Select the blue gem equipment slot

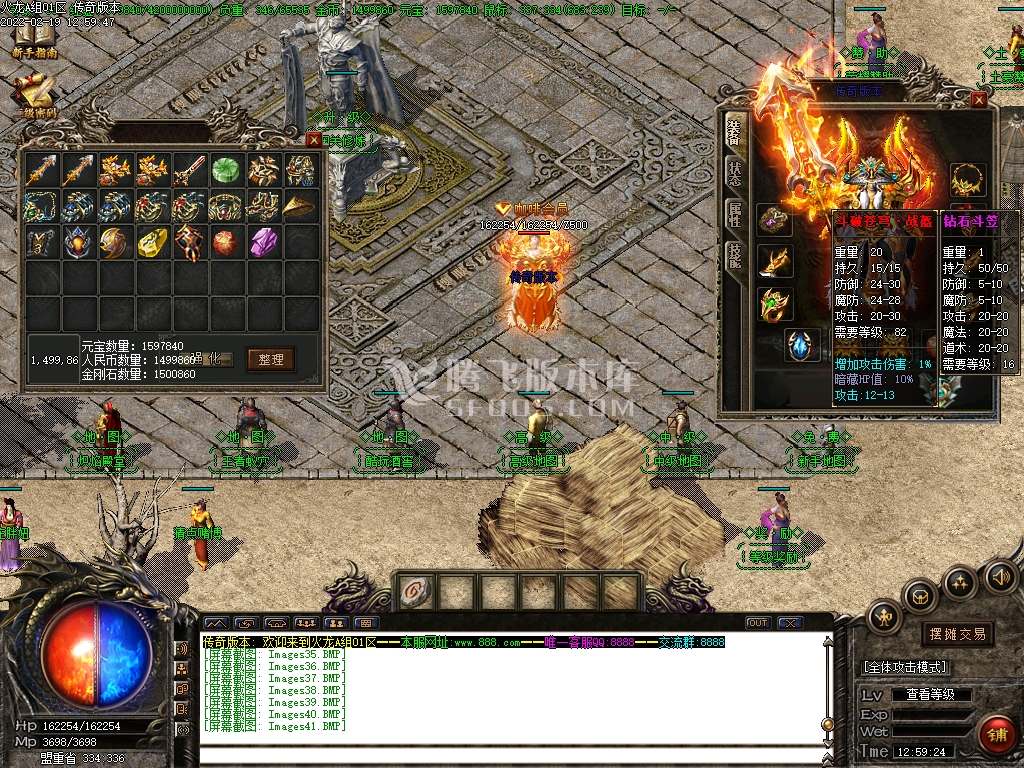(x=802, y=345)
